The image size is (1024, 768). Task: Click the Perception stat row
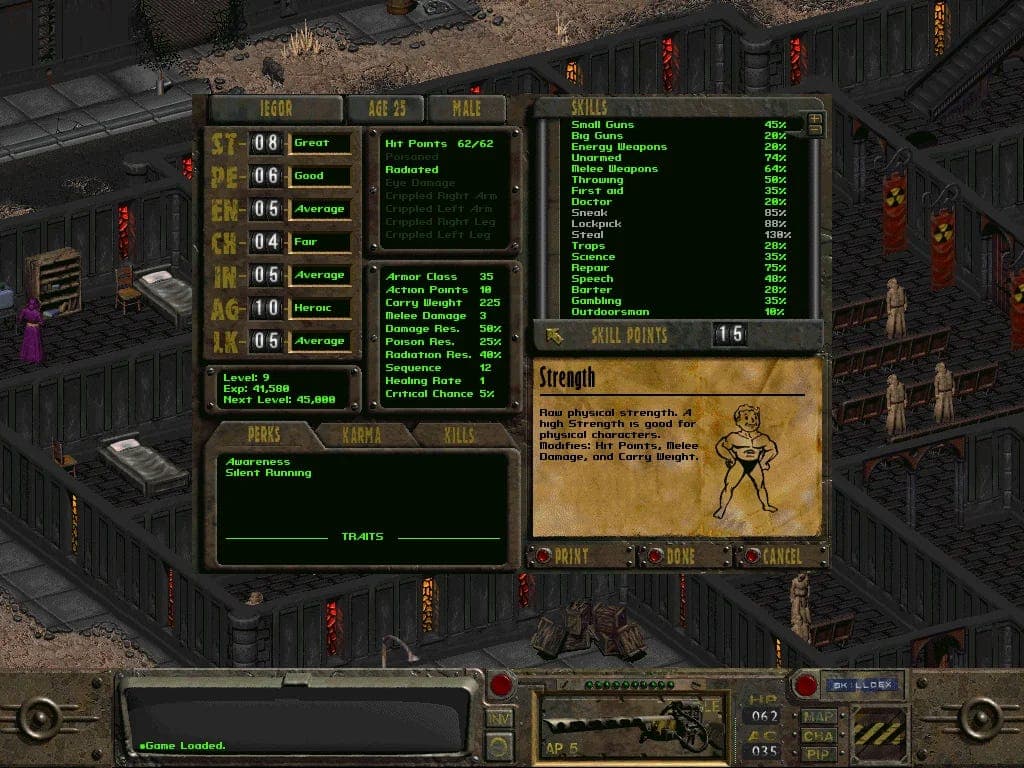pos(280,176)
